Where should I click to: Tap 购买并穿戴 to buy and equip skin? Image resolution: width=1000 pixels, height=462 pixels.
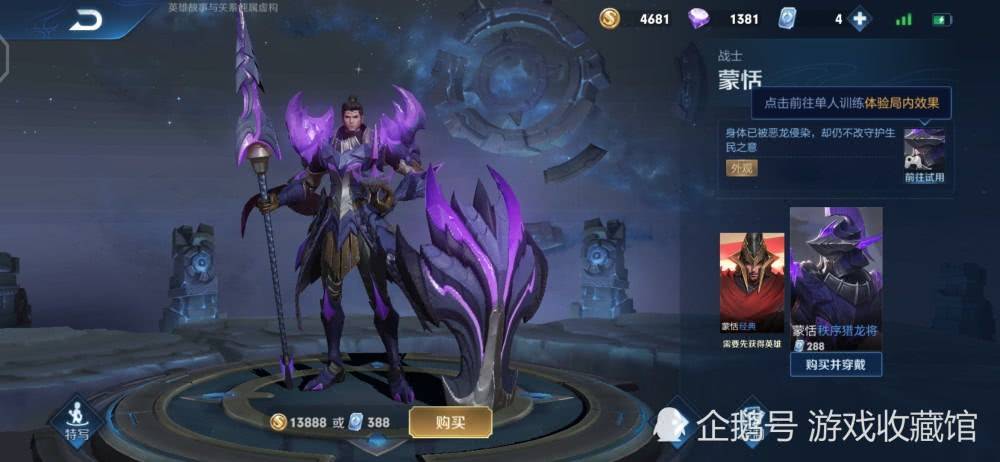[836, 364]
